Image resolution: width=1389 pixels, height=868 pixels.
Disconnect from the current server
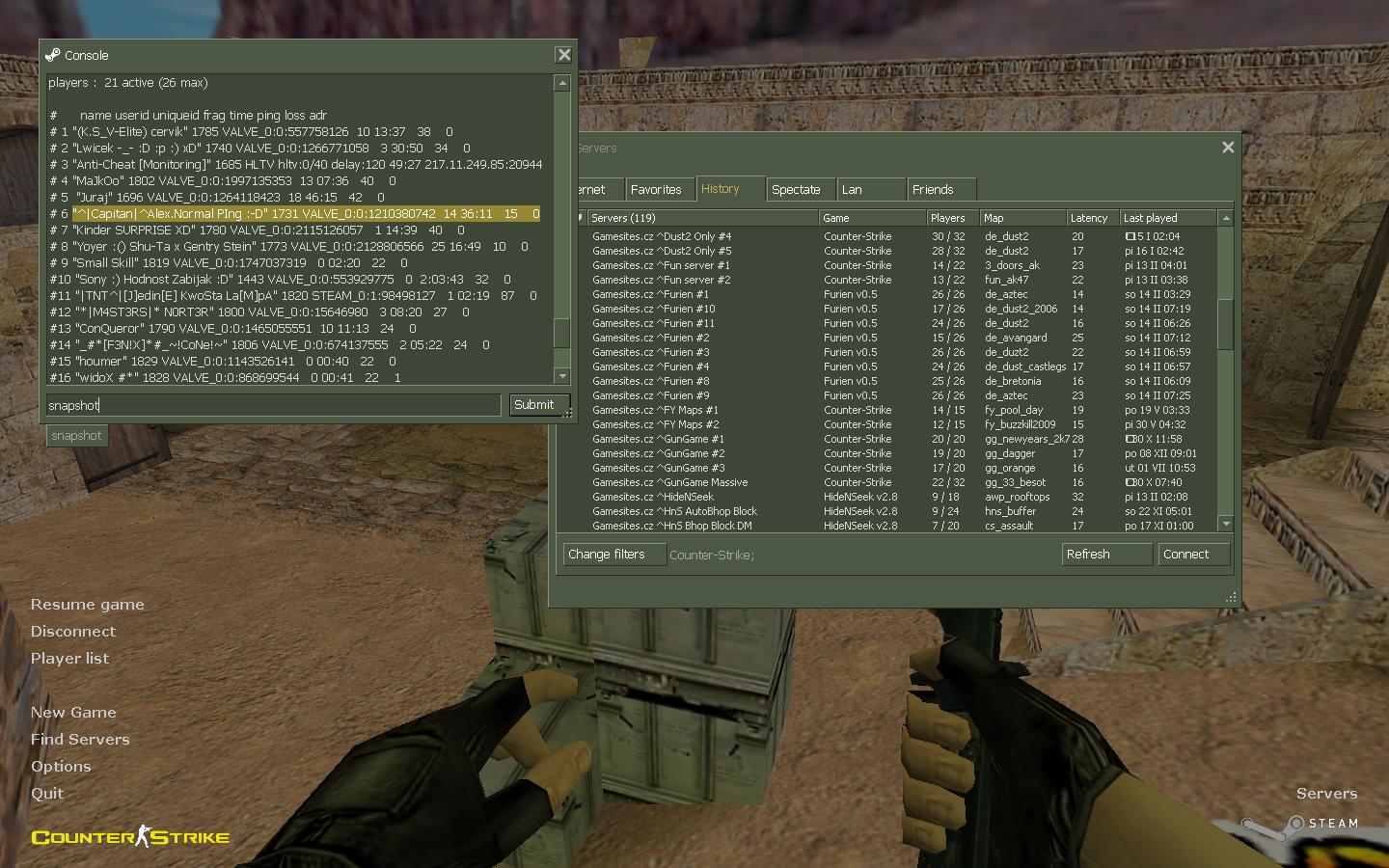(72, 632)
